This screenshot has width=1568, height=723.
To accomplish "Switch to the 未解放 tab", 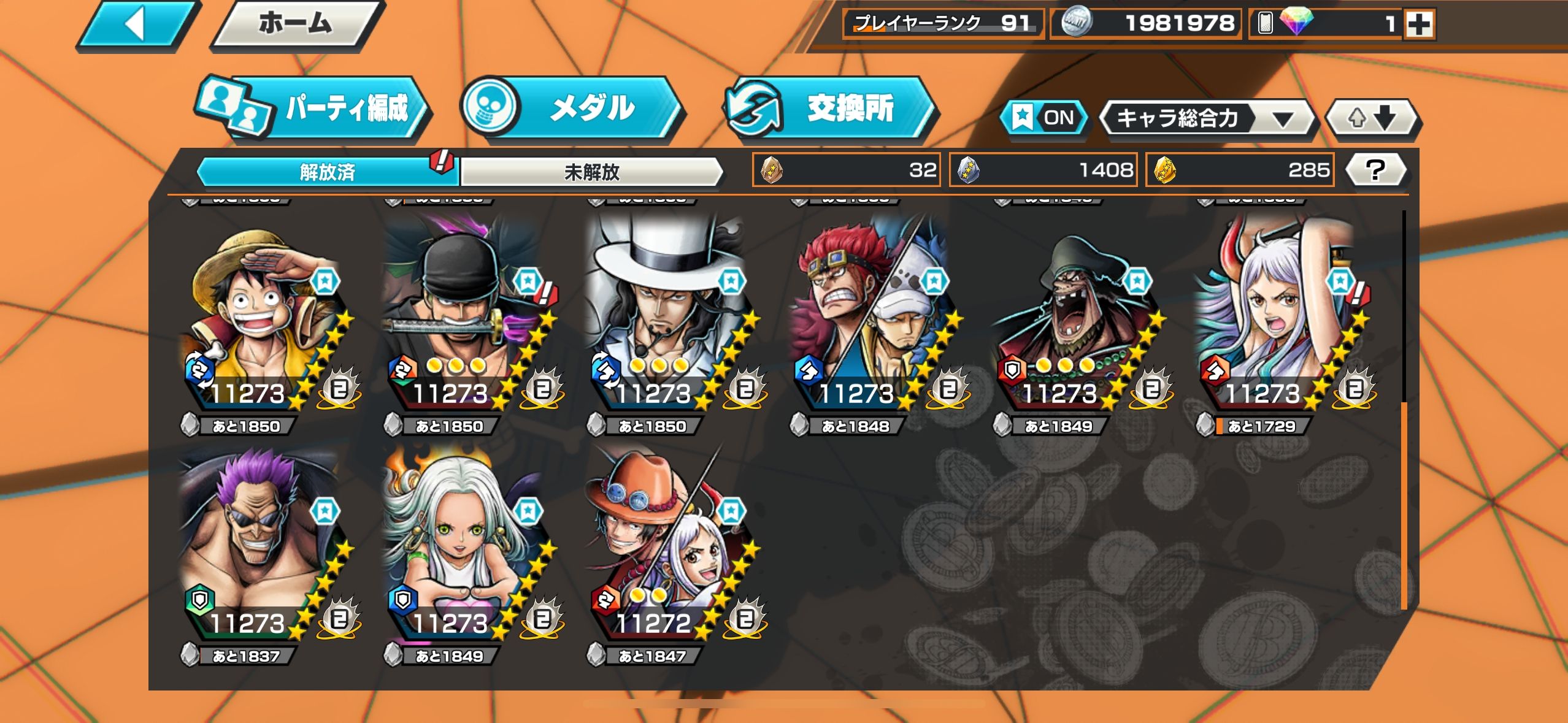I will point(591,172).
